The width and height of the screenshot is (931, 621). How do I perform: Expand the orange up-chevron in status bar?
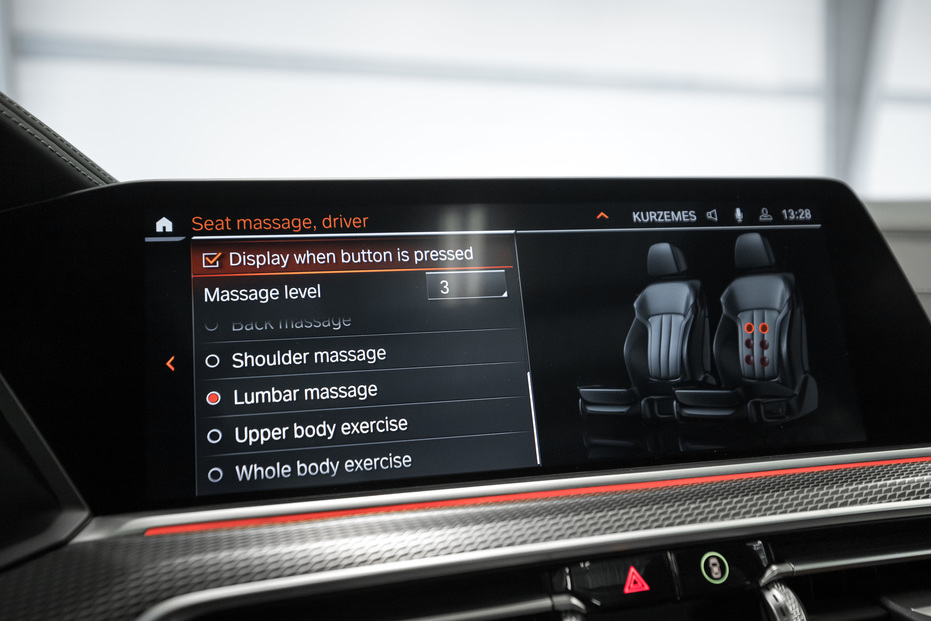[602, 216]
